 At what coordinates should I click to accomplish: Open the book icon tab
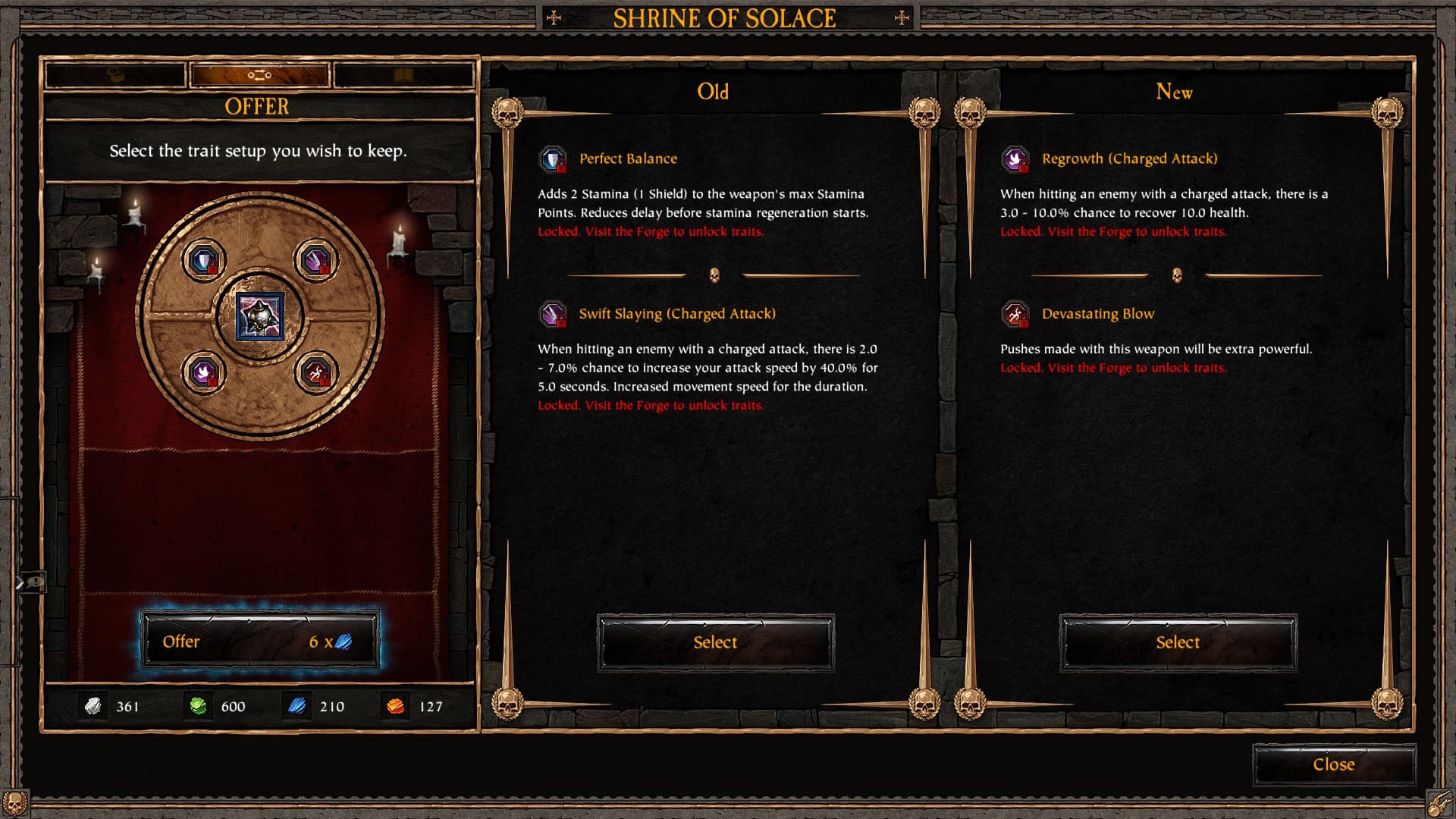point(403,75)
